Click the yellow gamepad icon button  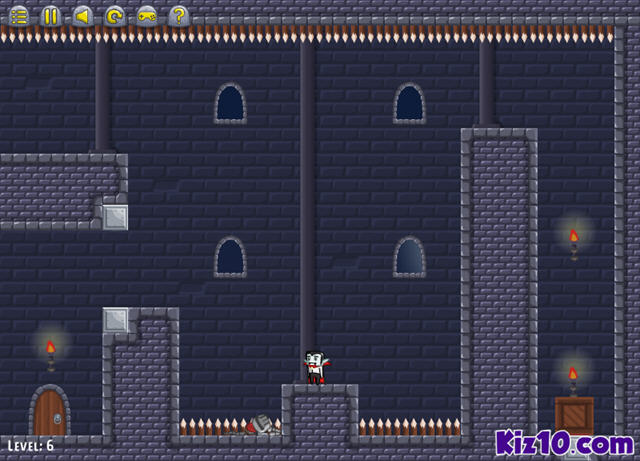pyautogui.click(x=147, y=15)
